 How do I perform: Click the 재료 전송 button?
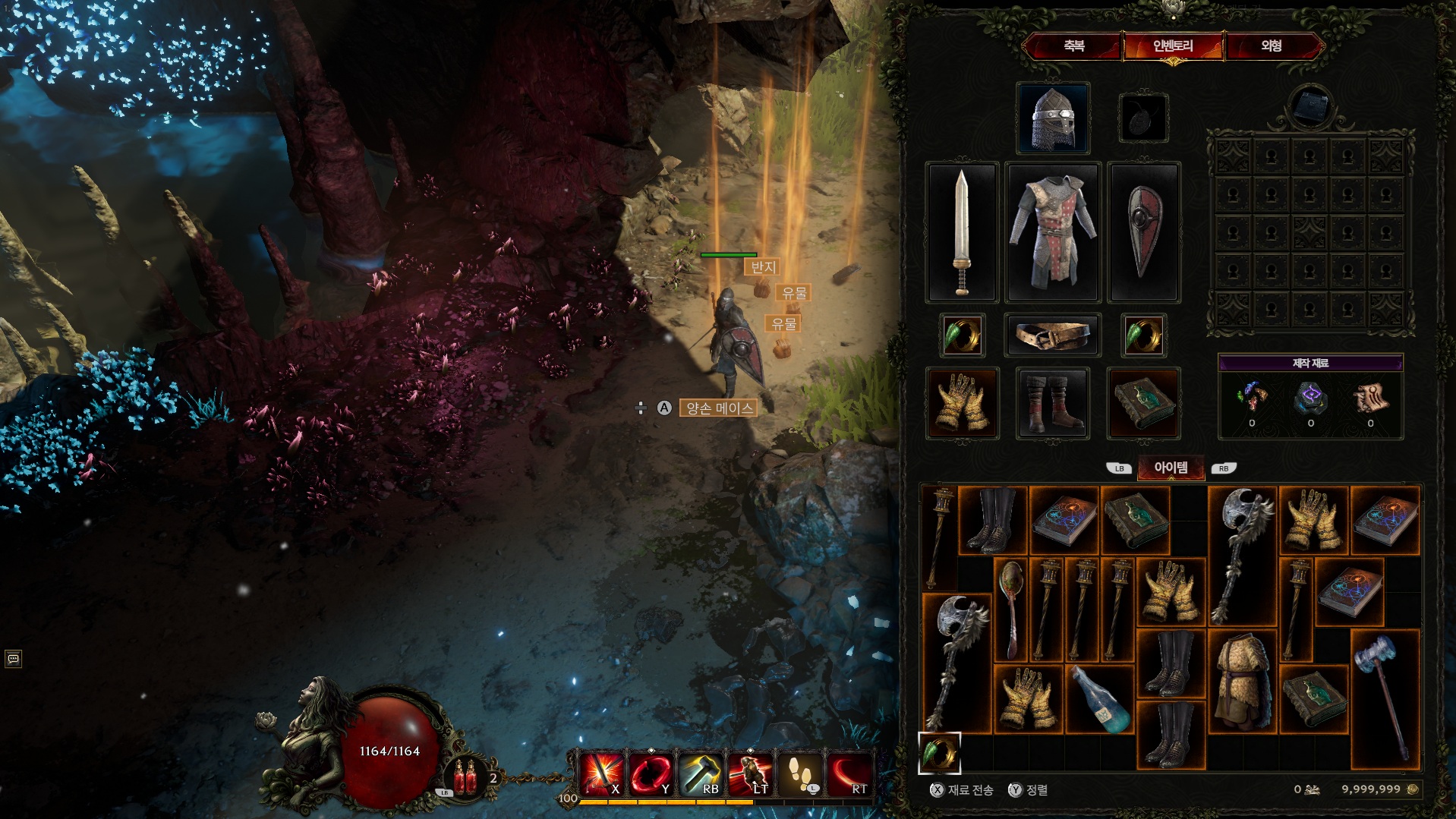point(963,790)
